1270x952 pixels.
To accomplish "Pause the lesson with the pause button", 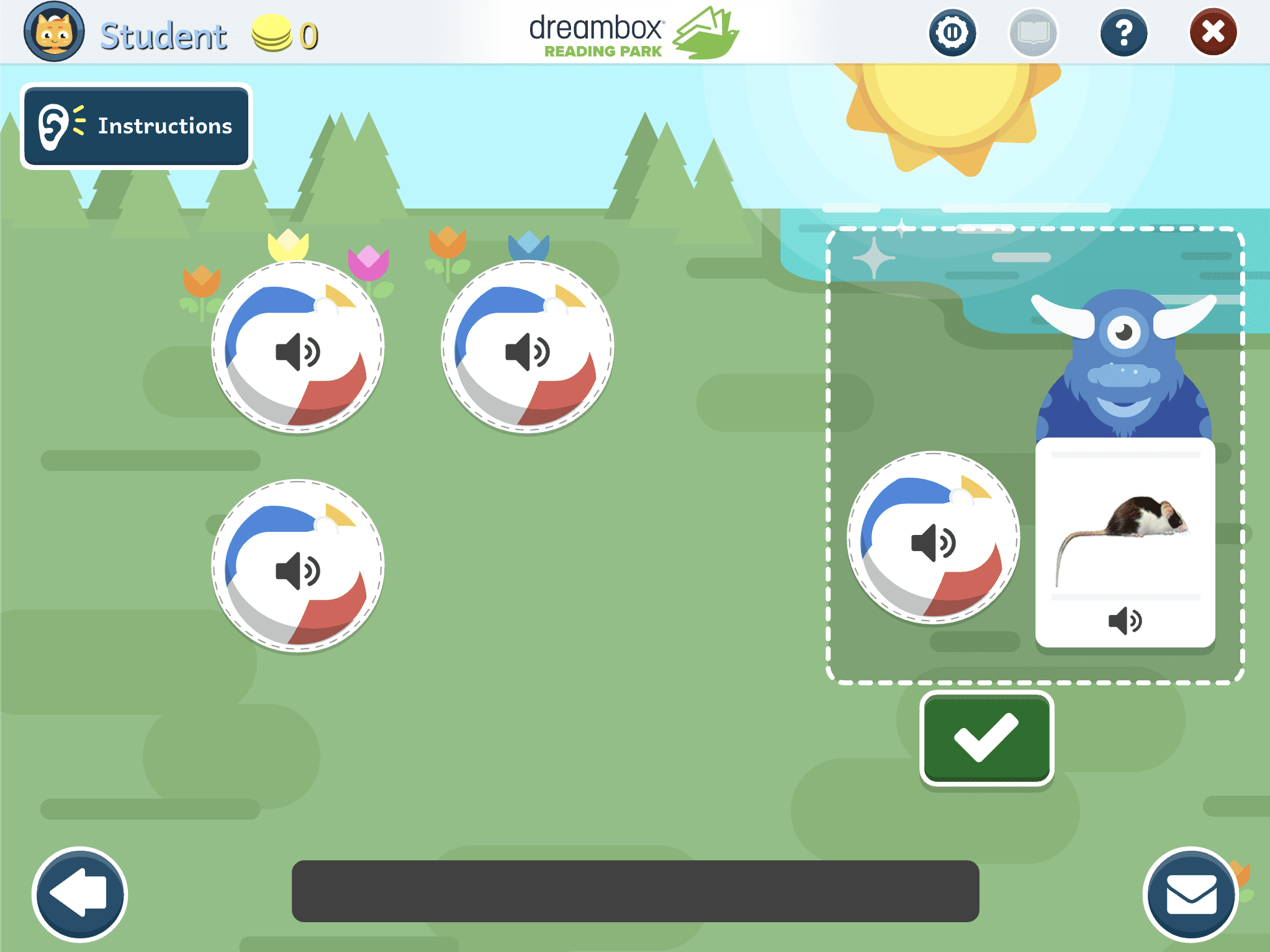I will click(x=952, y=32).
